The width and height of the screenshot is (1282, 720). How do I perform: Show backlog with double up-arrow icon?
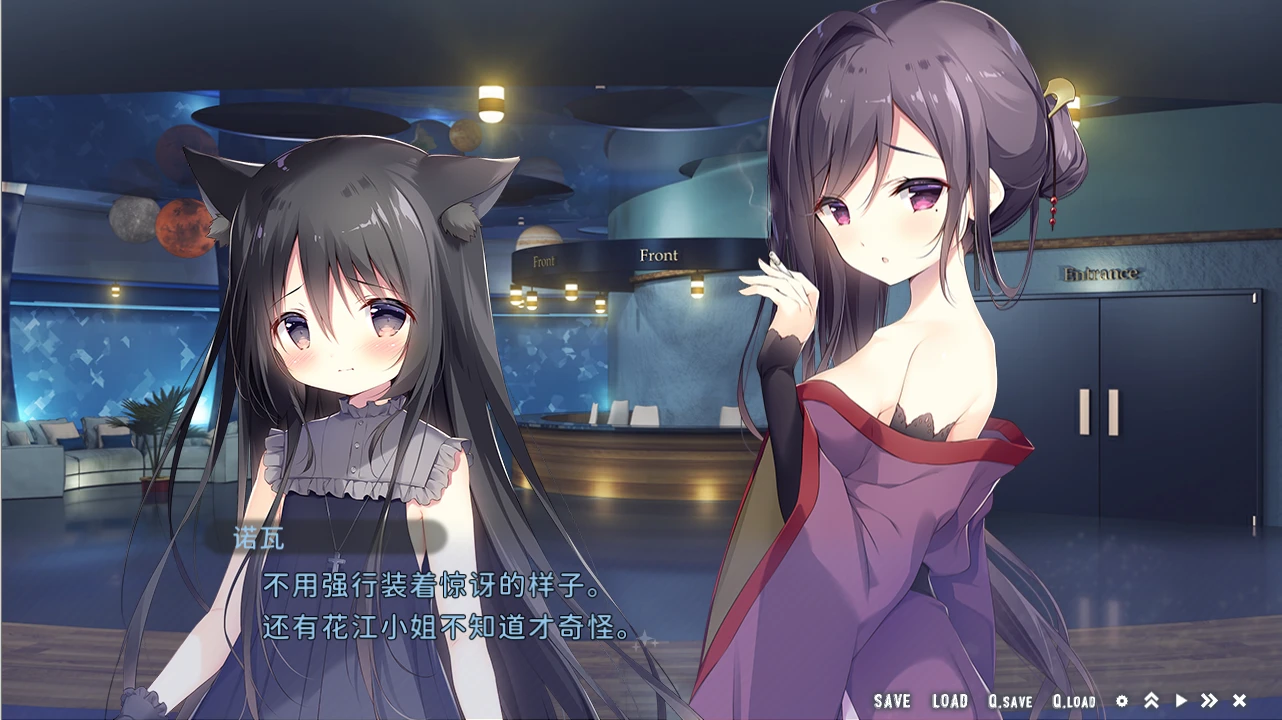tap(1151, 701)
